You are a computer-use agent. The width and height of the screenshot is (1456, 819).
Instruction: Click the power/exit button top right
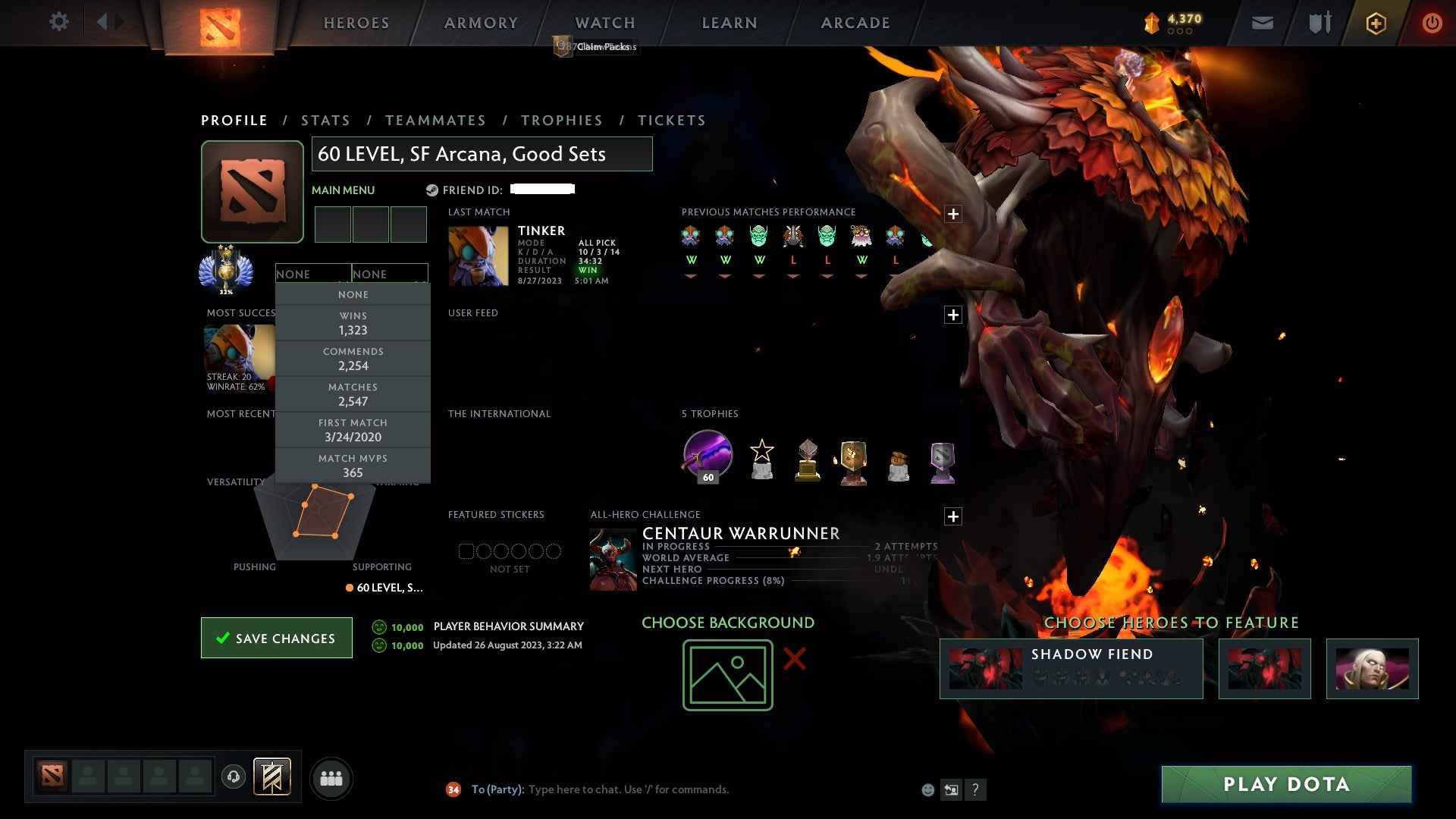click(1432, 23)
